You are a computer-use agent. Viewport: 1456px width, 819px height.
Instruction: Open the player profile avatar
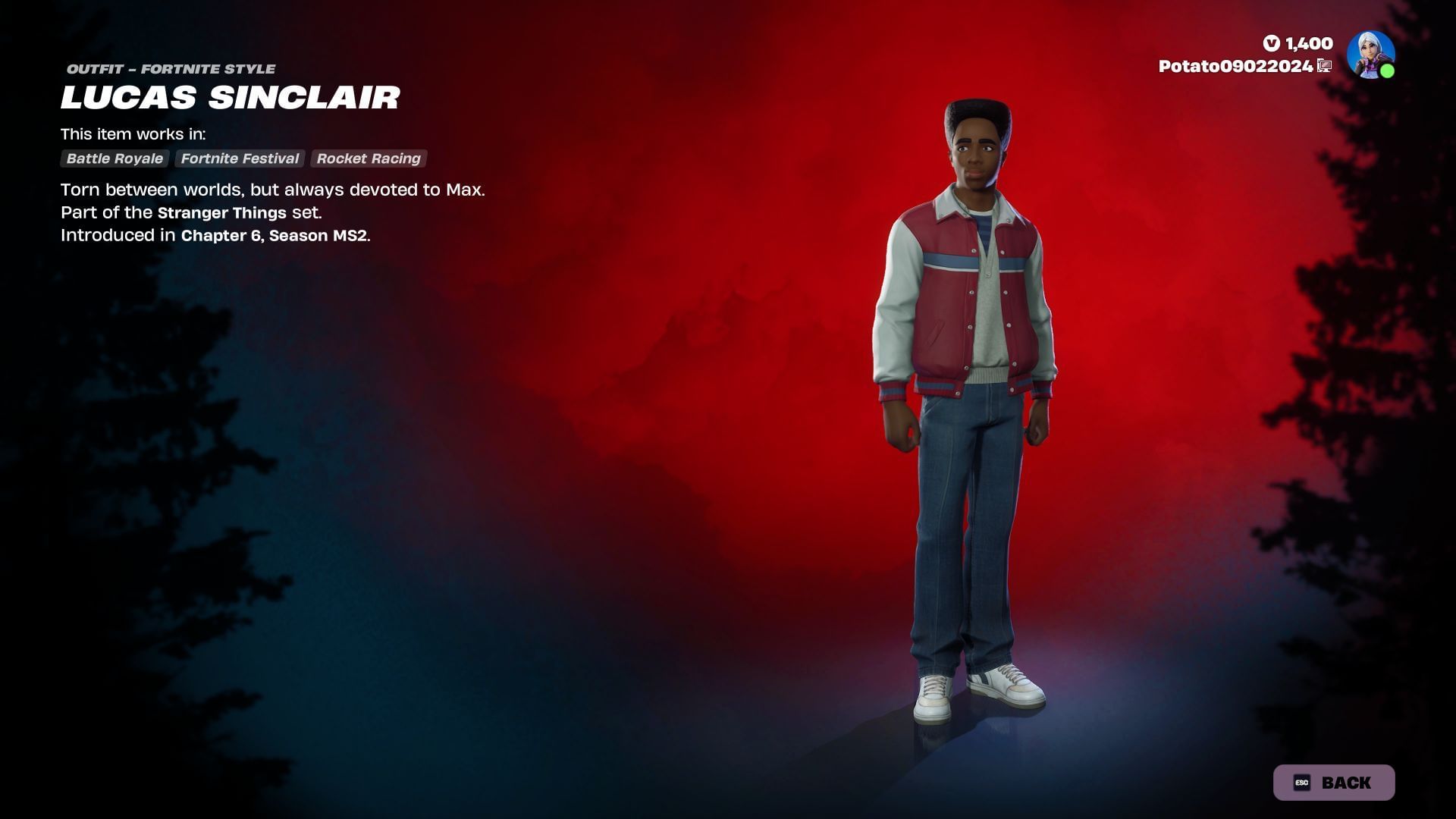click(1370, 55)
